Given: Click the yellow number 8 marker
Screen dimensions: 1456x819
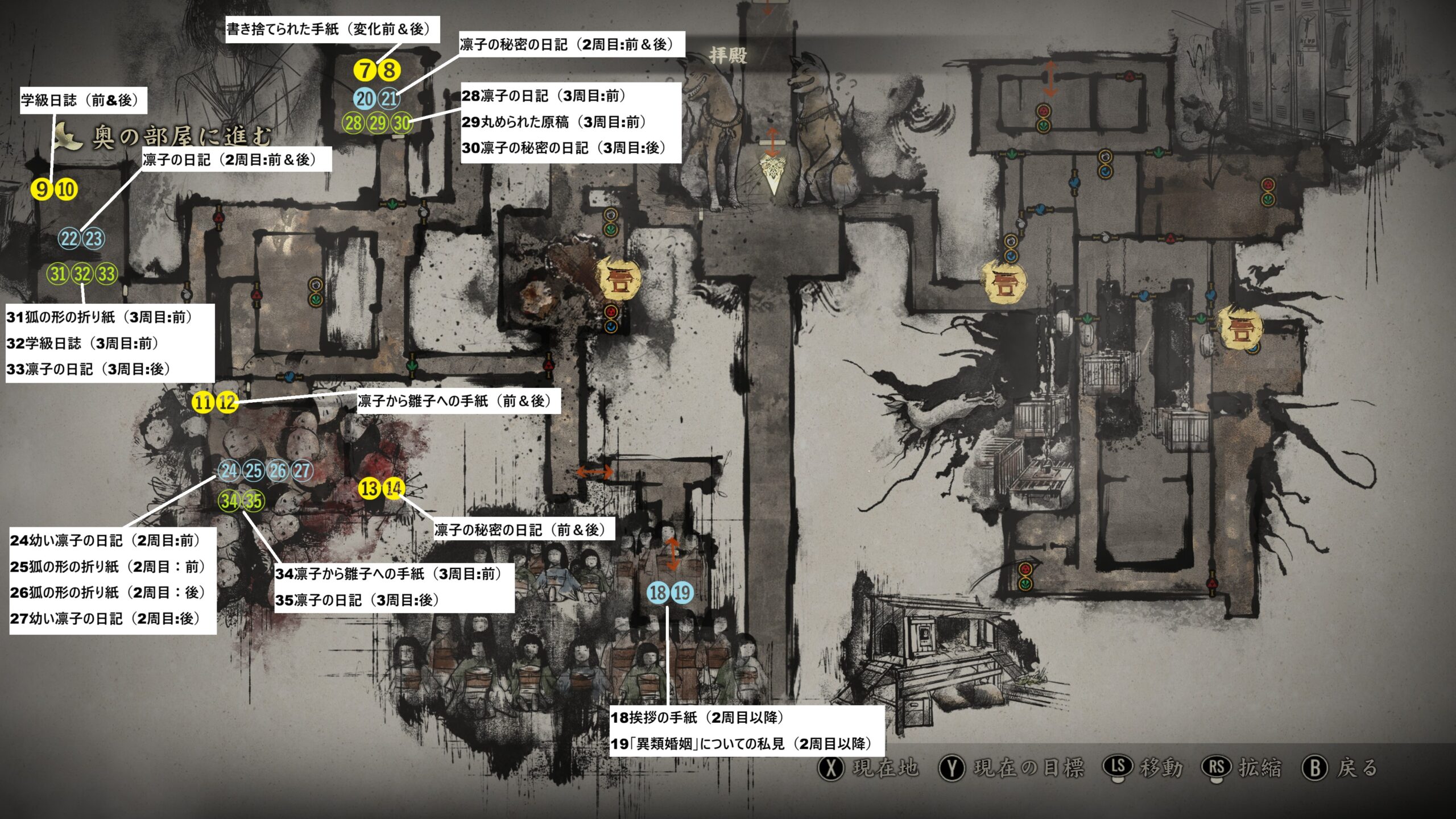Looking at the screenshot, I should tap(390, 71).
